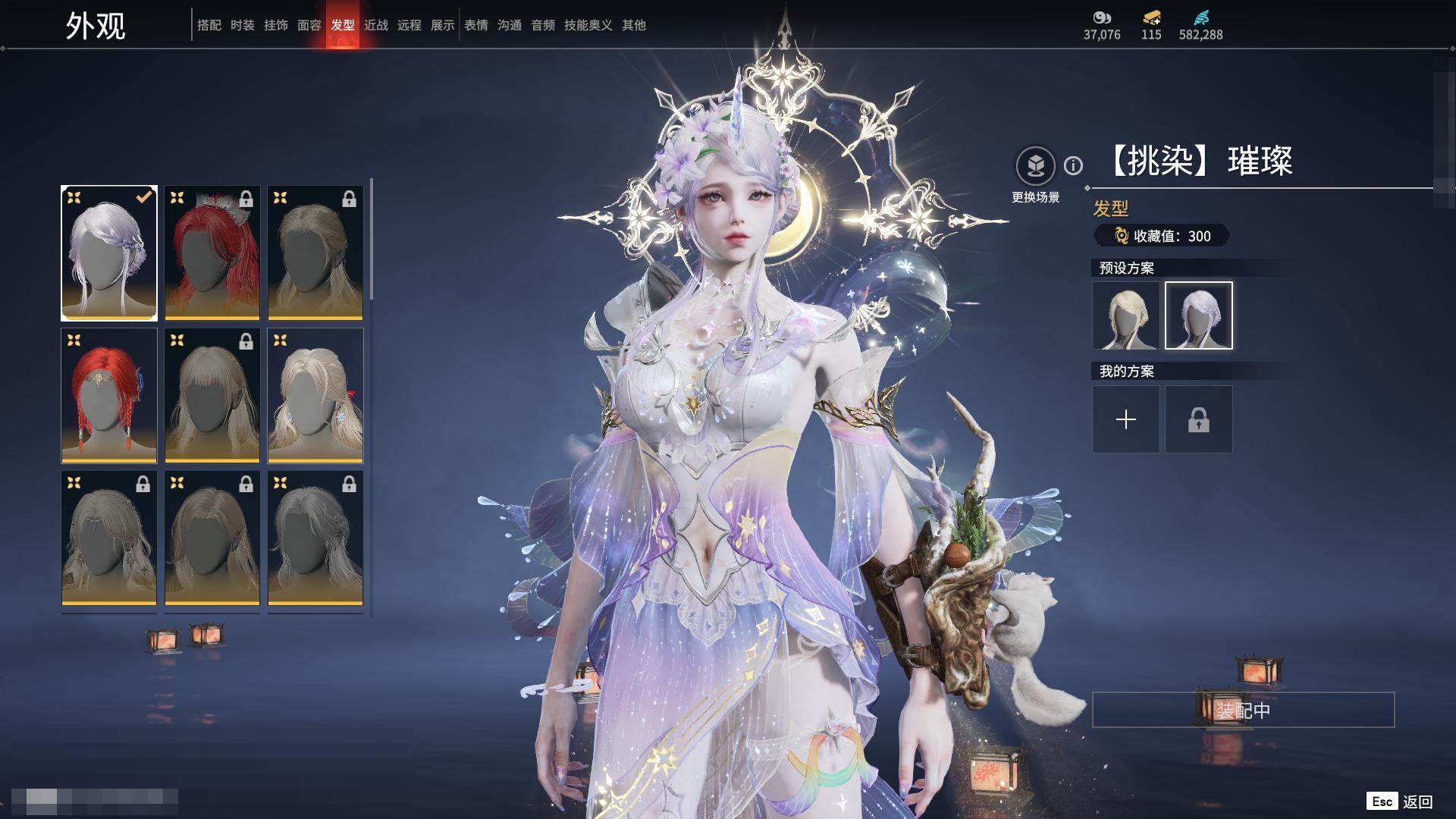
Task: Click the 装配中 equip button
Action: click(1243, 710)
